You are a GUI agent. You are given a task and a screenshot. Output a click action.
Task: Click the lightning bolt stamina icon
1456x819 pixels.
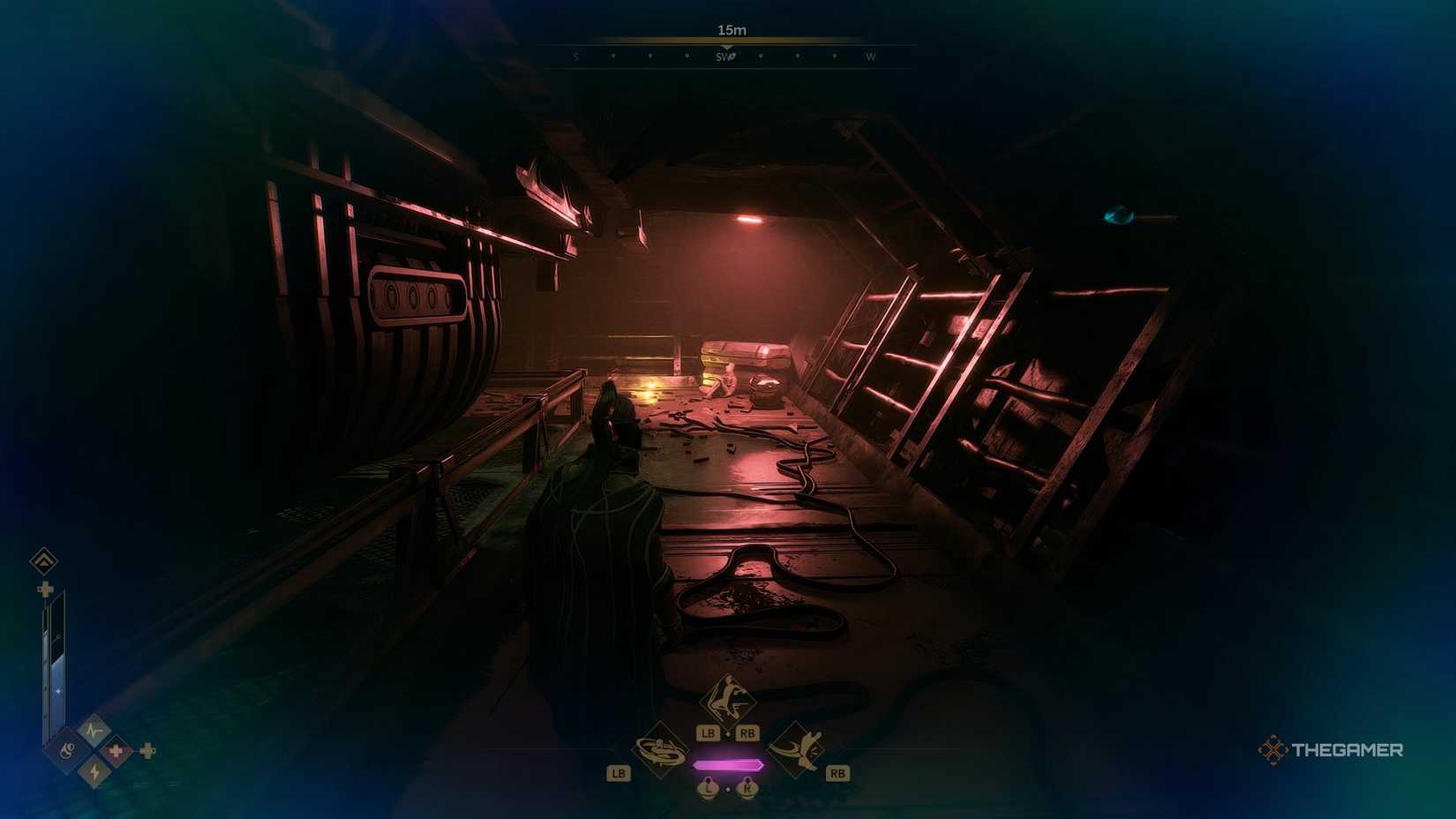(94, 771)
